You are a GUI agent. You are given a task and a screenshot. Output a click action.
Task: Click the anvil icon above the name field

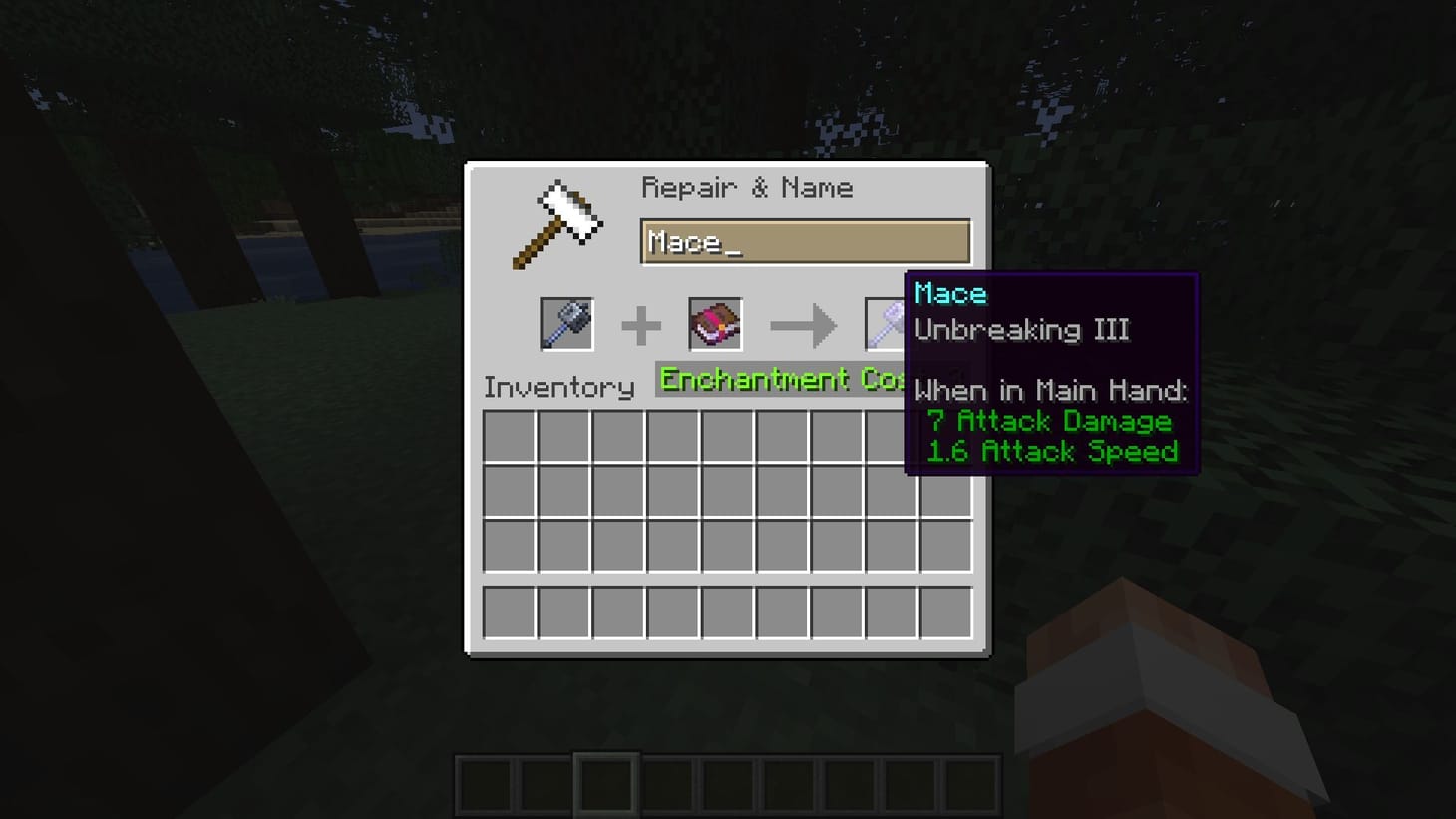[x=558, y=221]
